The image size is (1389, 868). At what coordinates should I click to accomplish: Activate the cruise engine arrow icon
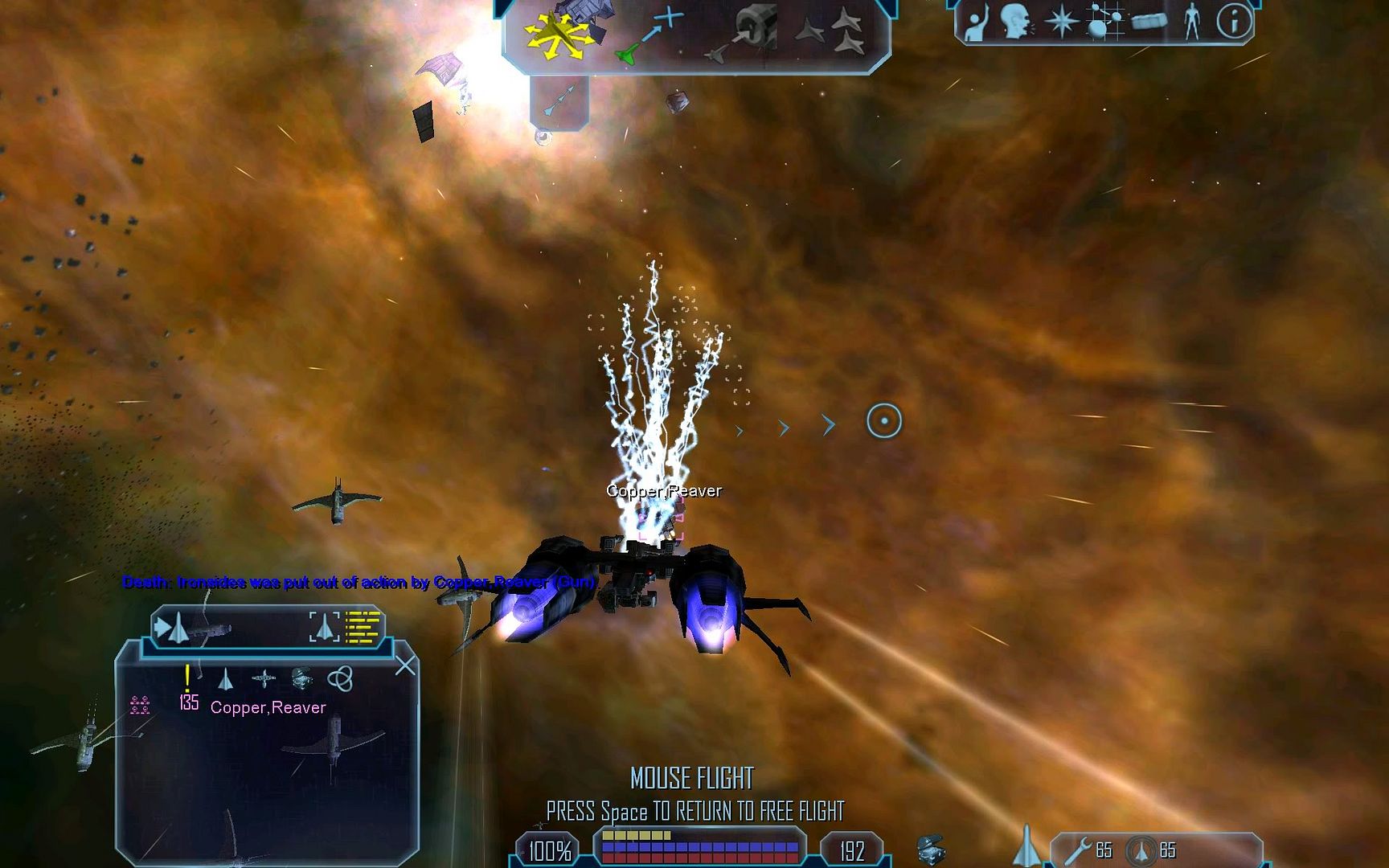coord(559,100)
